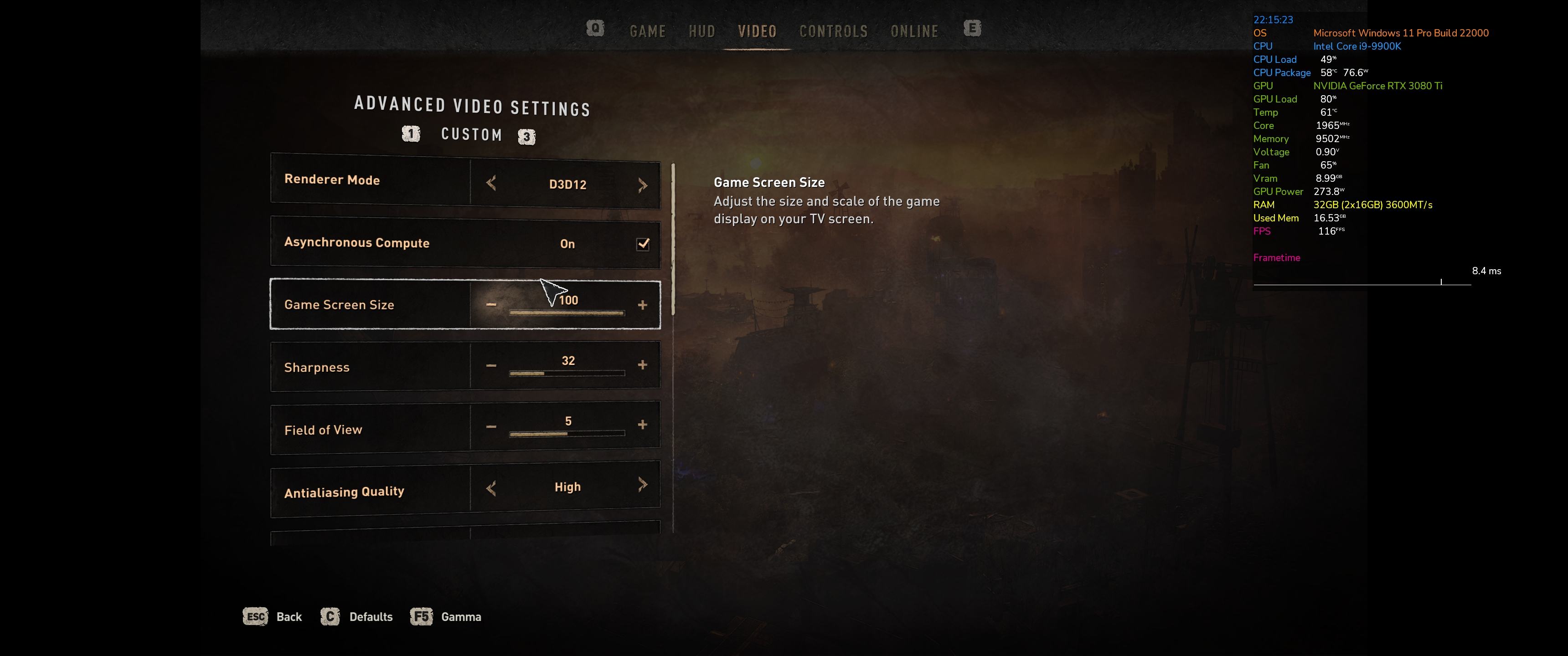
Task: Reduce Field of View with minus
Action: pyautogui.click(x=491, y=426)
